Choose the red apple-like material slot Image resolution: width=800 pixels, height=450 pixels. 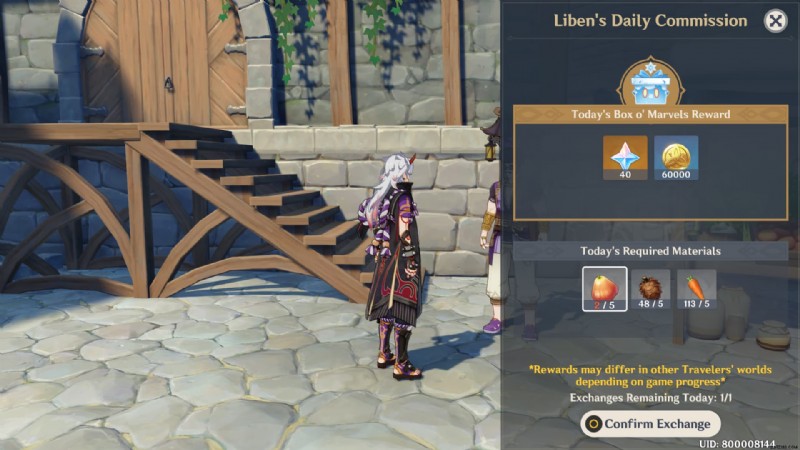tap(605, 289)
